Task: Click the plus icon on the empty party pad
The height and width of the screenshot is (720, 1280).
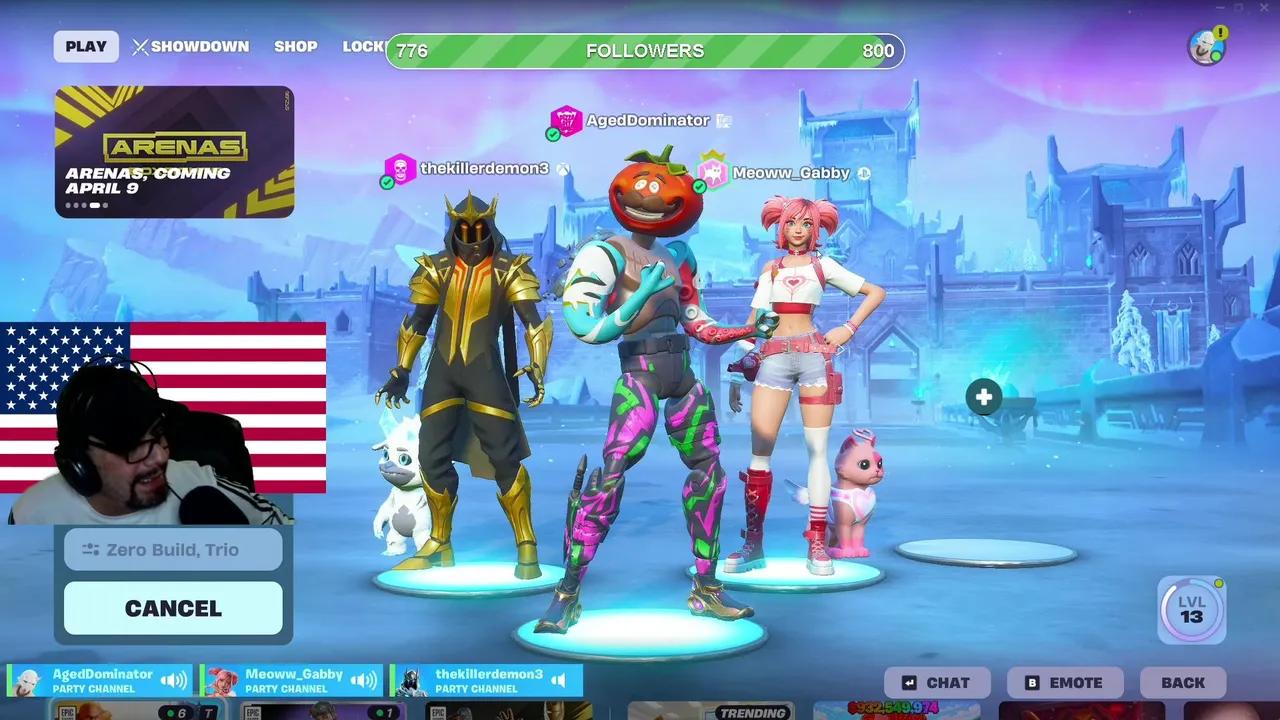Action: click(984, 397)
